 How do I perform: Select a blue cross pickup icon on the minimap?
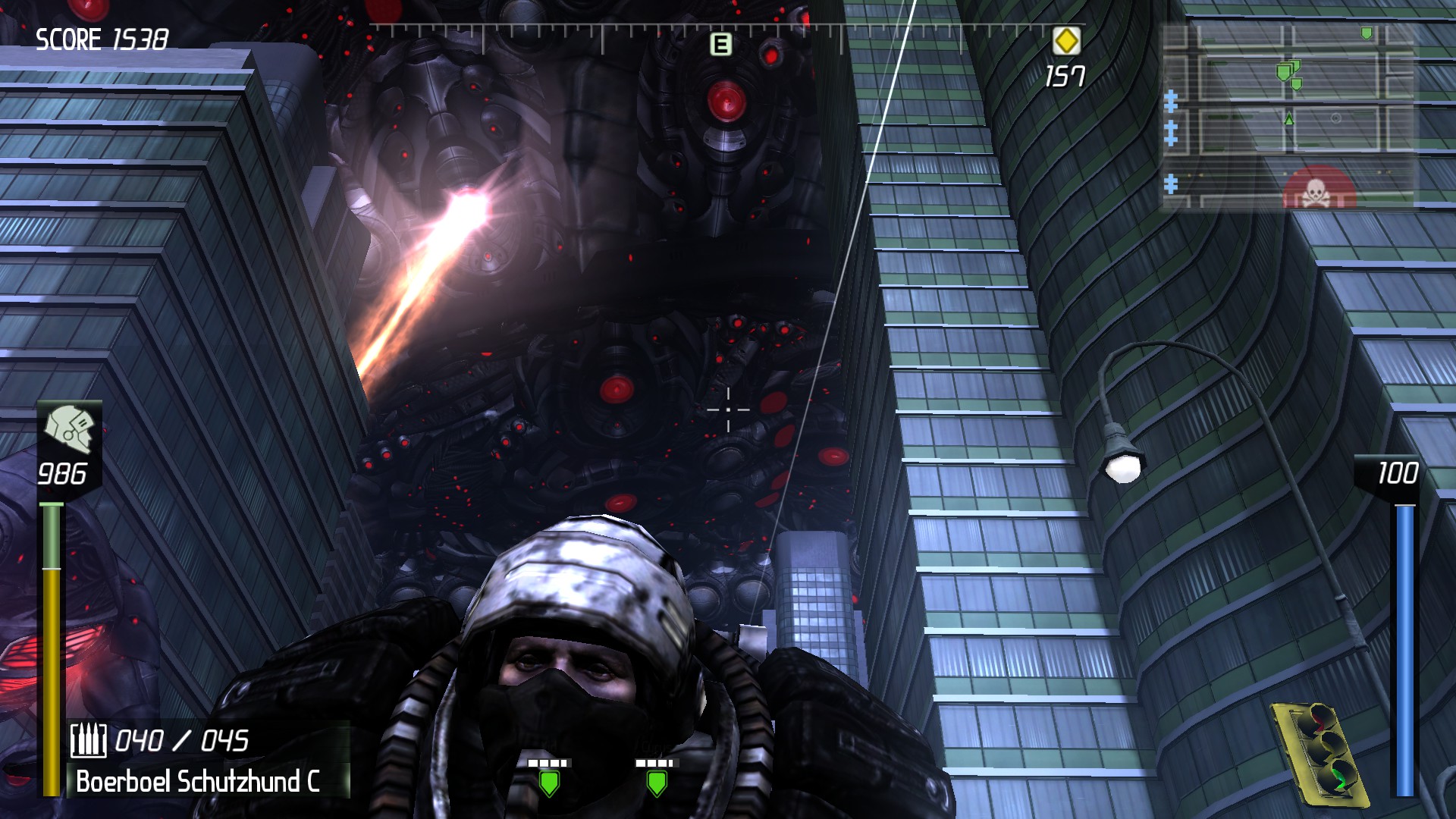1172,99
